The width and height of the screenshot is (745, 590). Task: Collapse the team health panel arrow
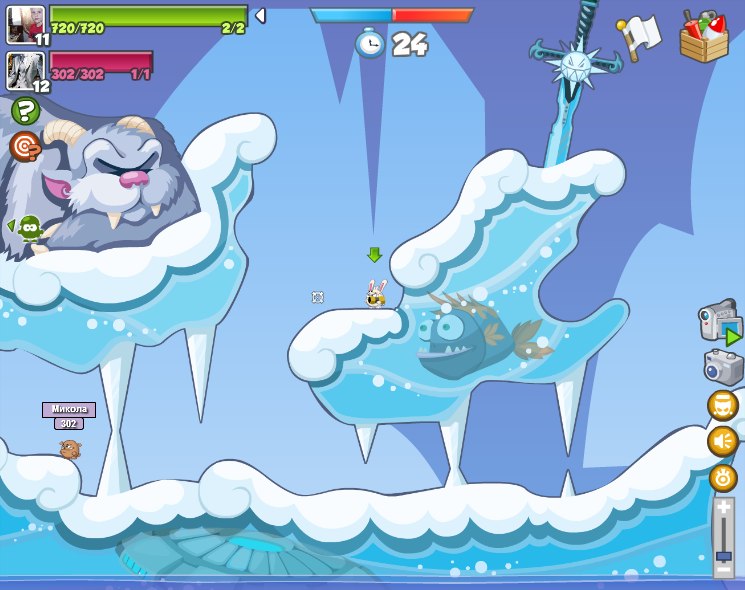tap(261, 15)
